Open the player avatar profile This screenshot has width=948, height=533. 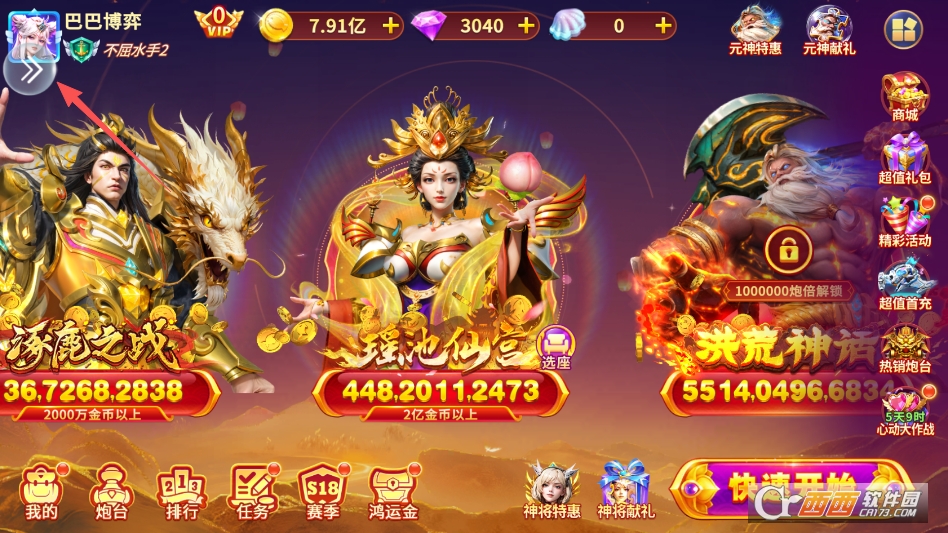[x=33, y=33]
